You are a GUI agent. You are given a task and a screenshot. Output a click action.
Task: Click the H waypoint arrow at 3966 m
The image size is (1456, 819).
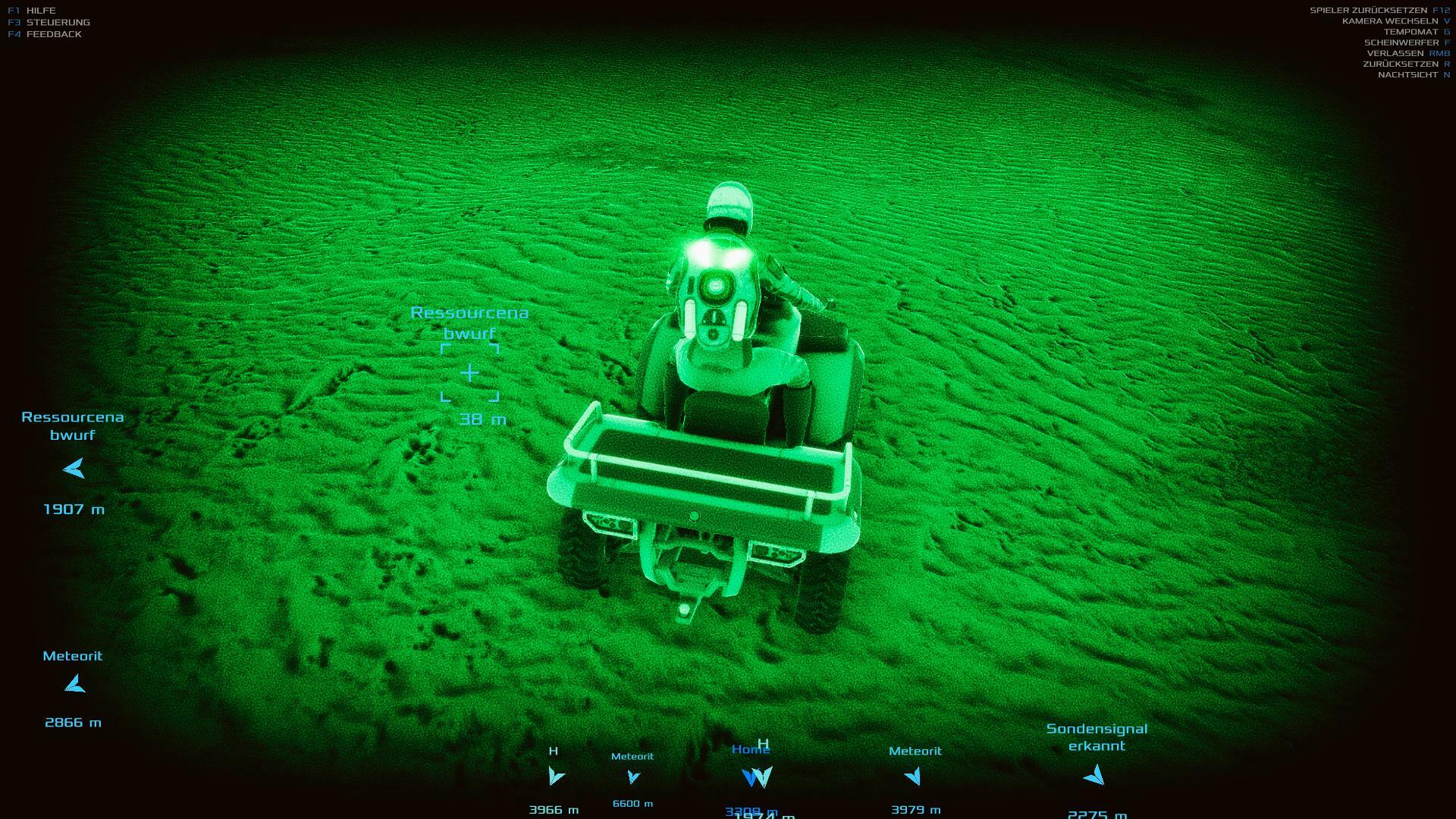[556, 776]
